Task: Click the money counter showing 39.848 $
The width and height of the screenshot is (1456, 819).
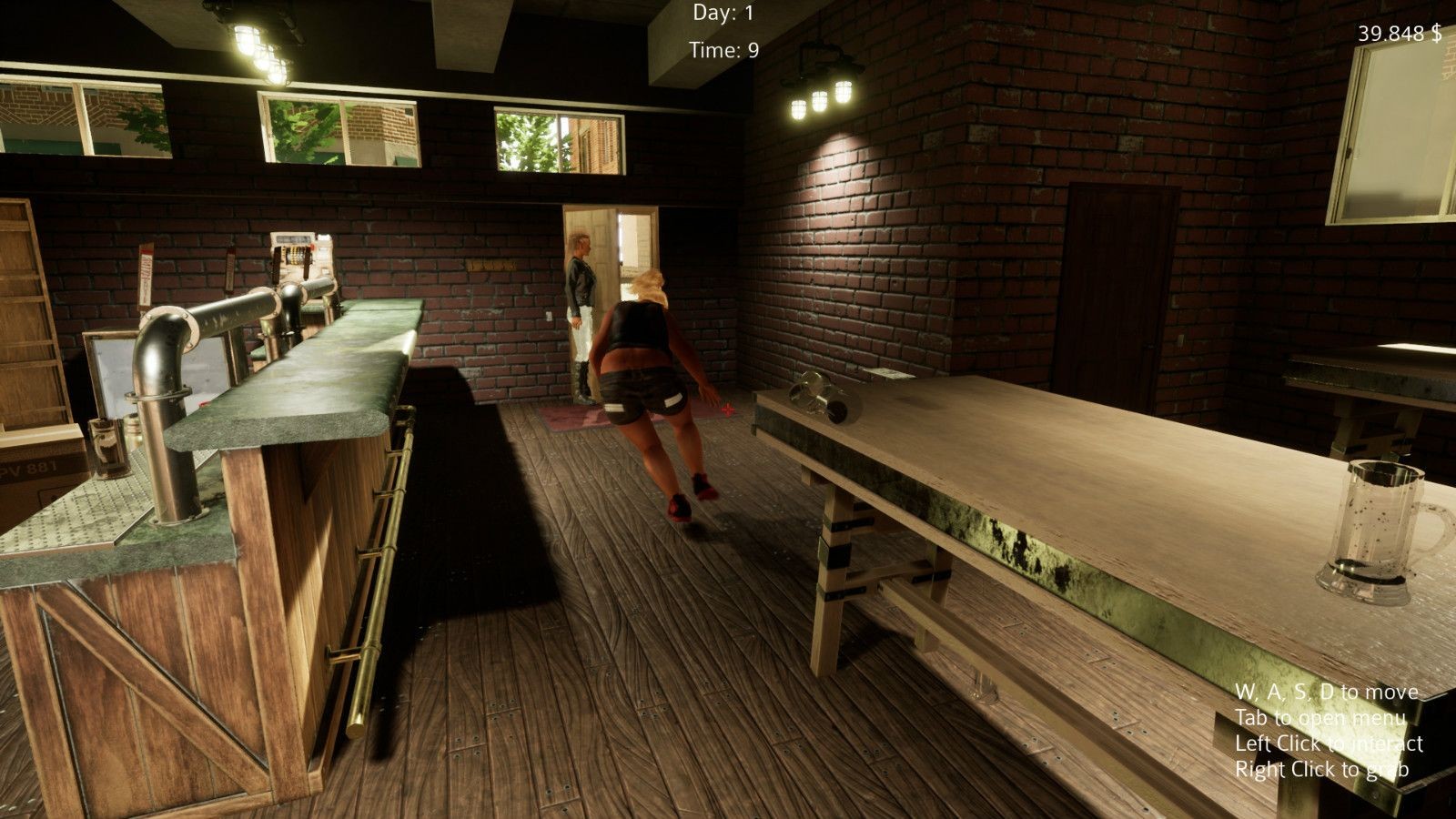Action: coord(1399,34)
